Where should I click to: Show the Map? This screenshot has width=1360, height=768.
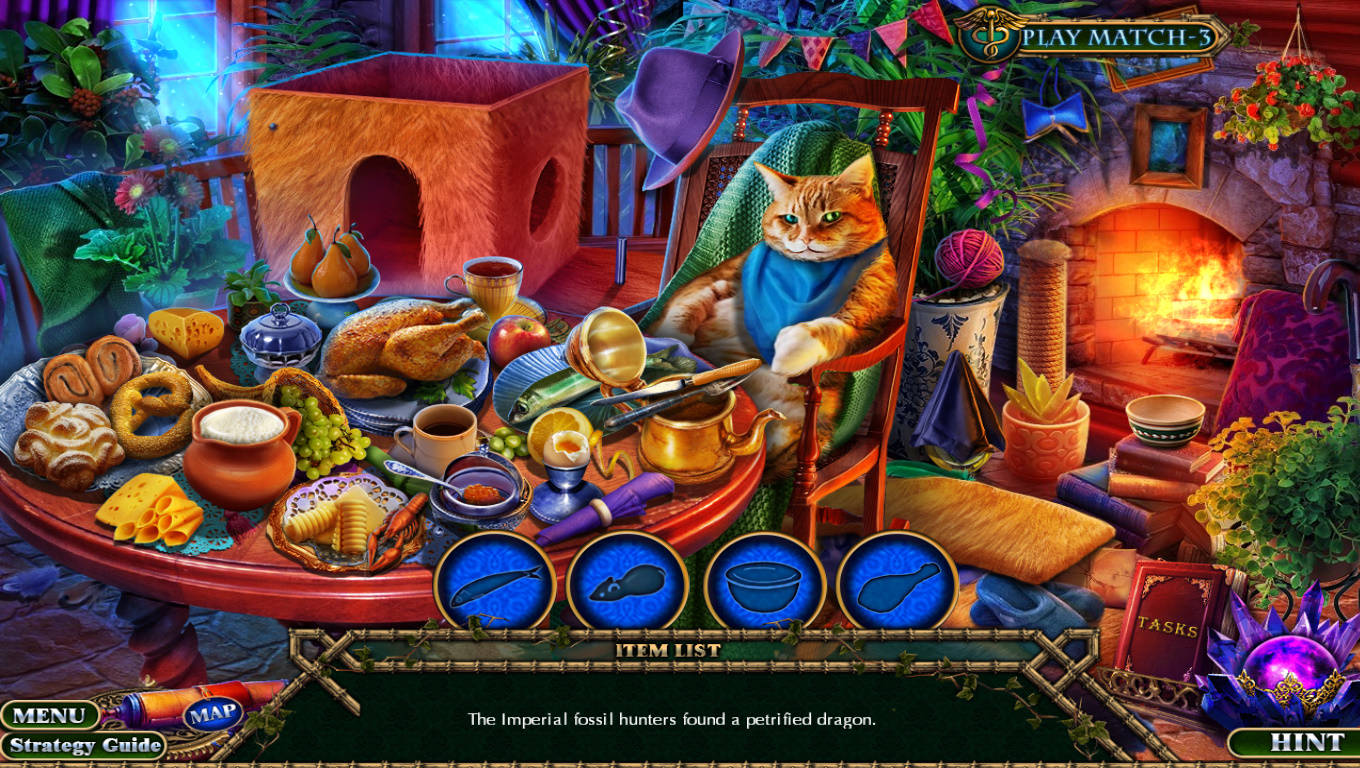[x=213, y=713]
